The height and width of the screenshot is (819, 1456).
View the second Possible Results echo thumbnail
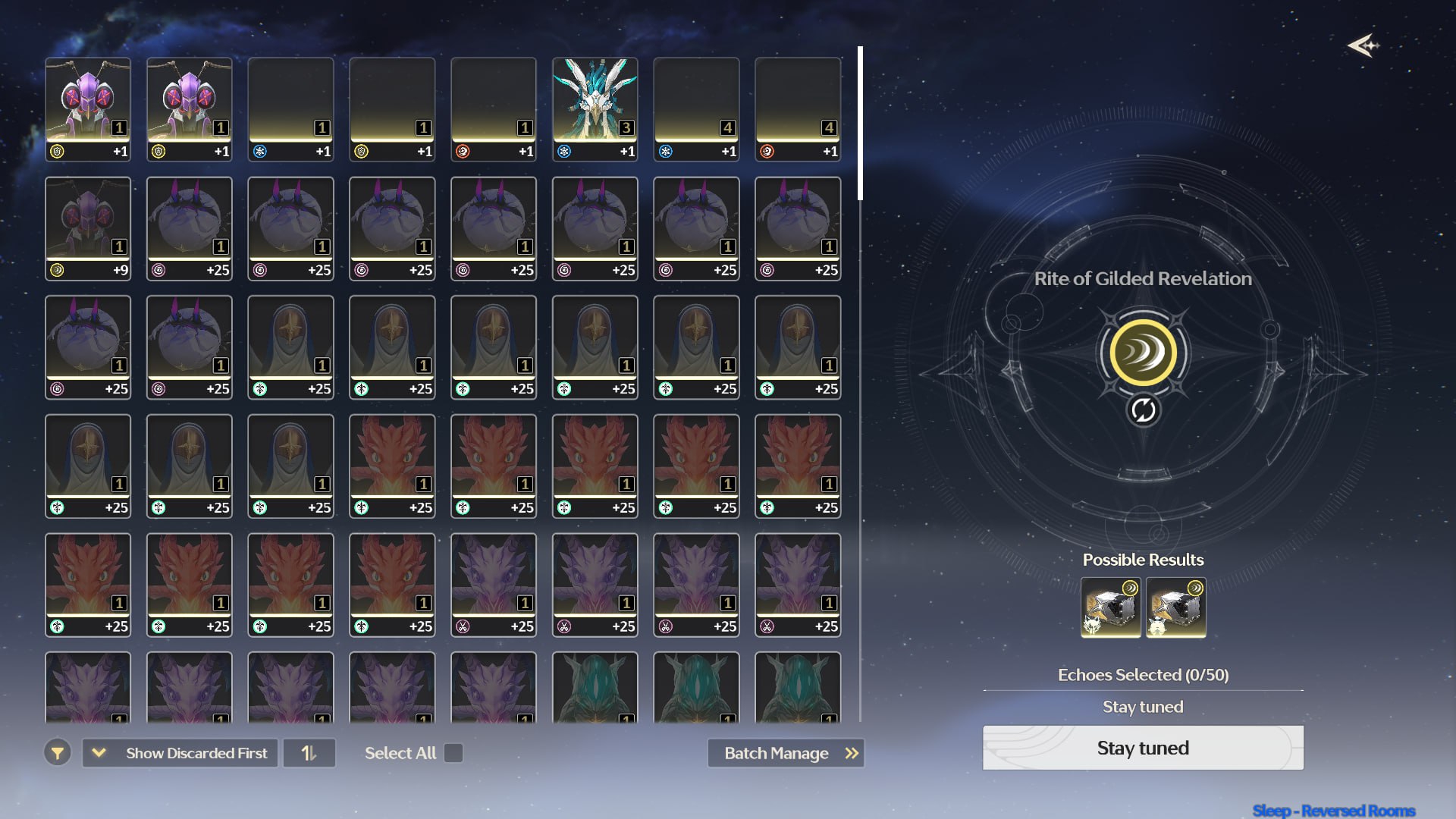[1175, 607]
